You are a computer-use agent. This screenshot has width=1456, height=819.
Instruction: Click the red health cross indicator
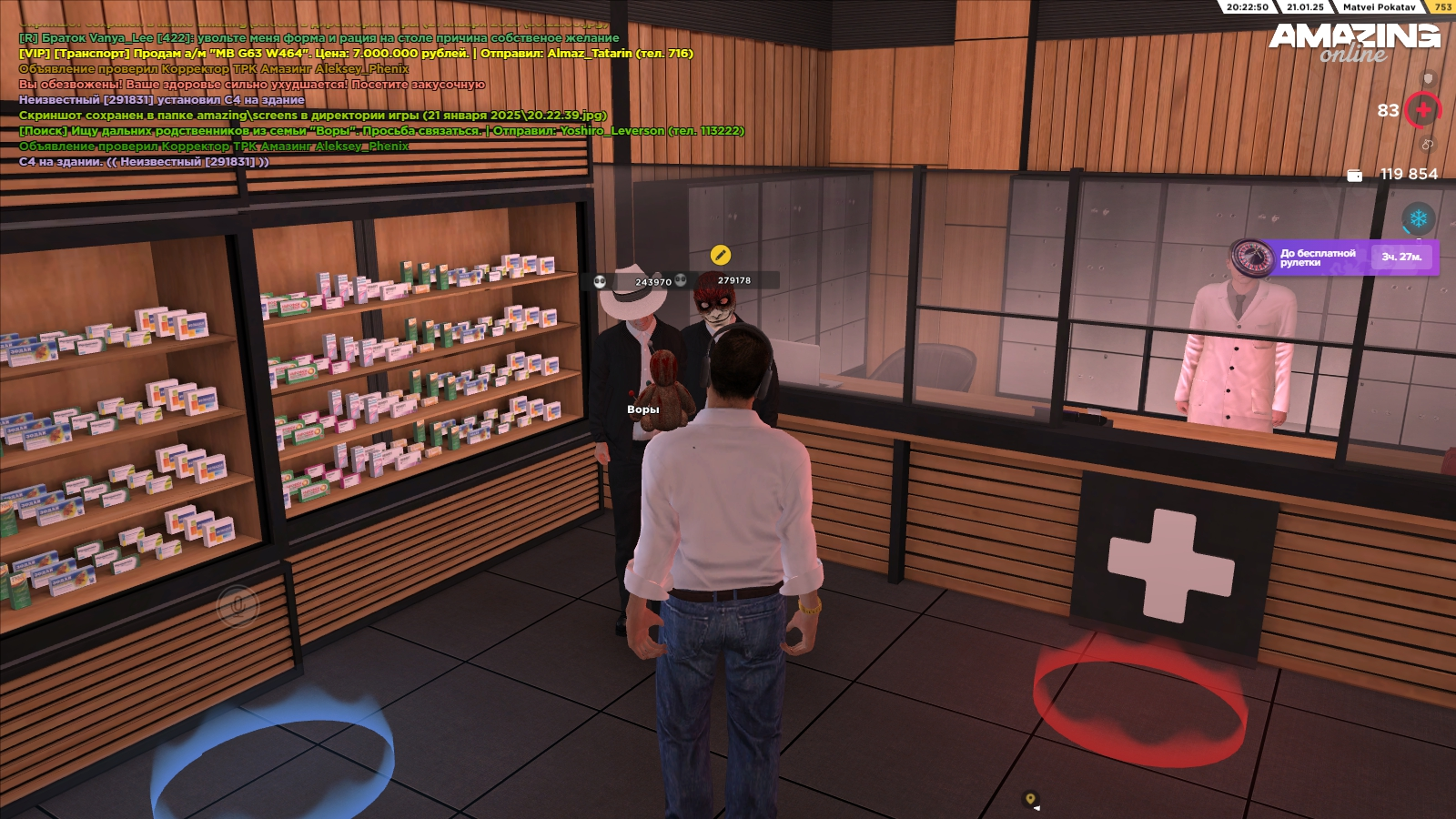pyautogui.click(x=1423, y=110)
